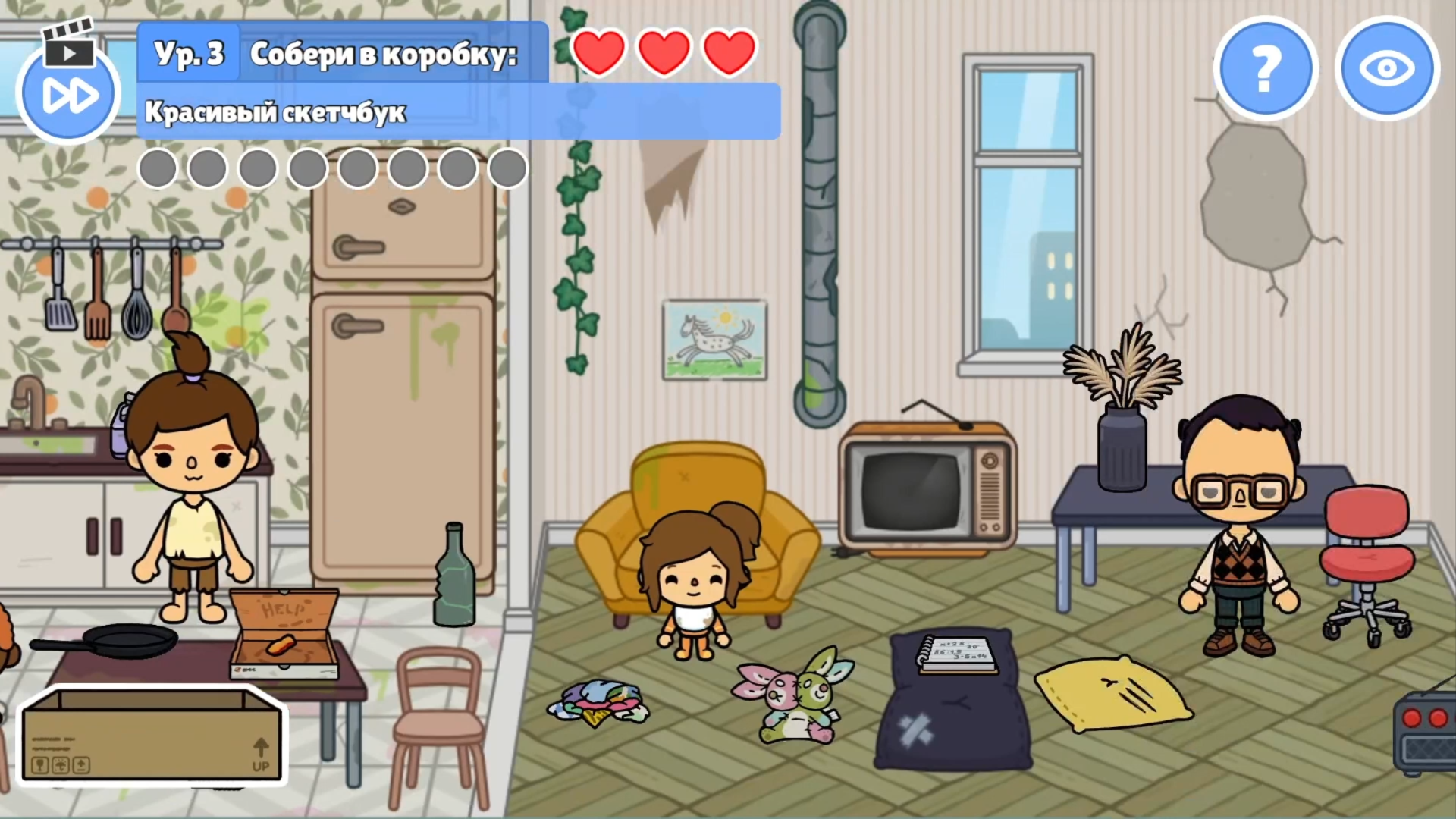The height and width of the screenshot is (819, 1456).
Task: Click the question mark hint button
Action: click(x=1263, y=68)
